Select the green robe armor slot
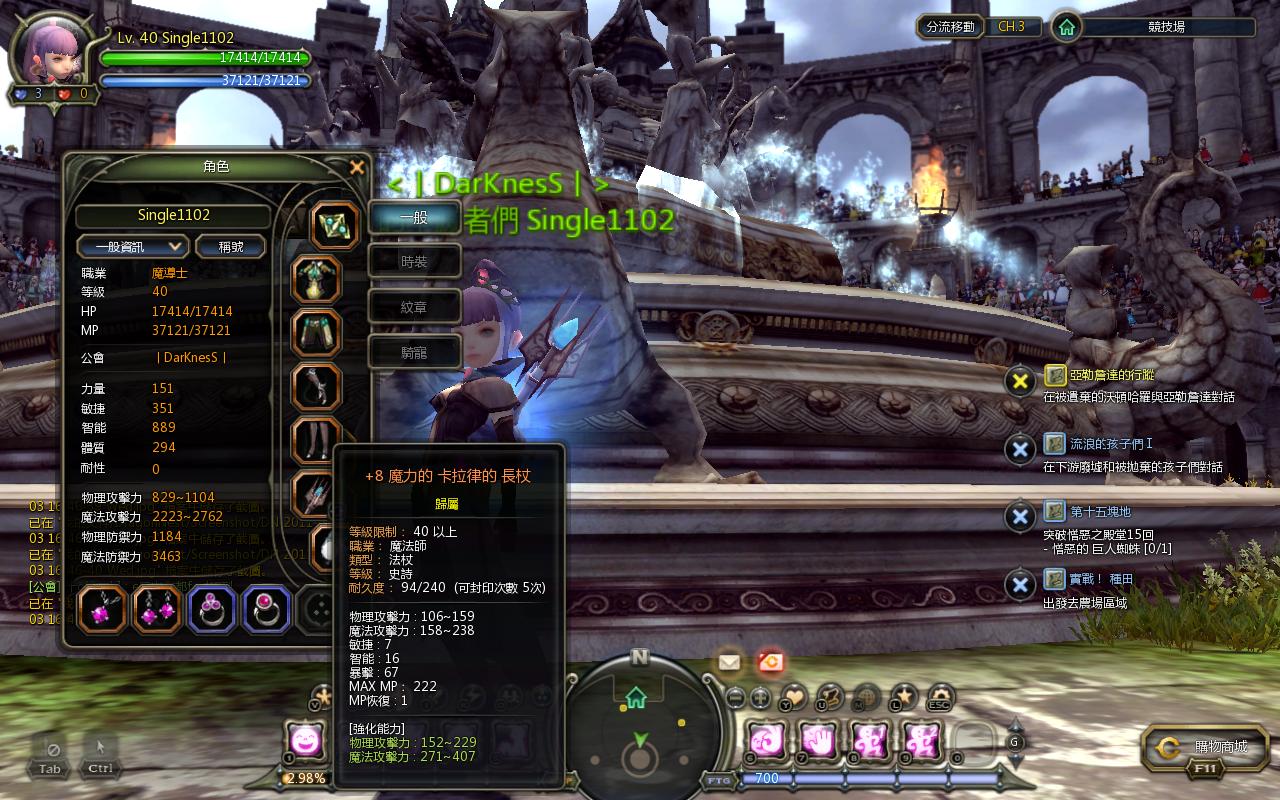The height and width of the screenshot is (800, 1280). point(317,280)
